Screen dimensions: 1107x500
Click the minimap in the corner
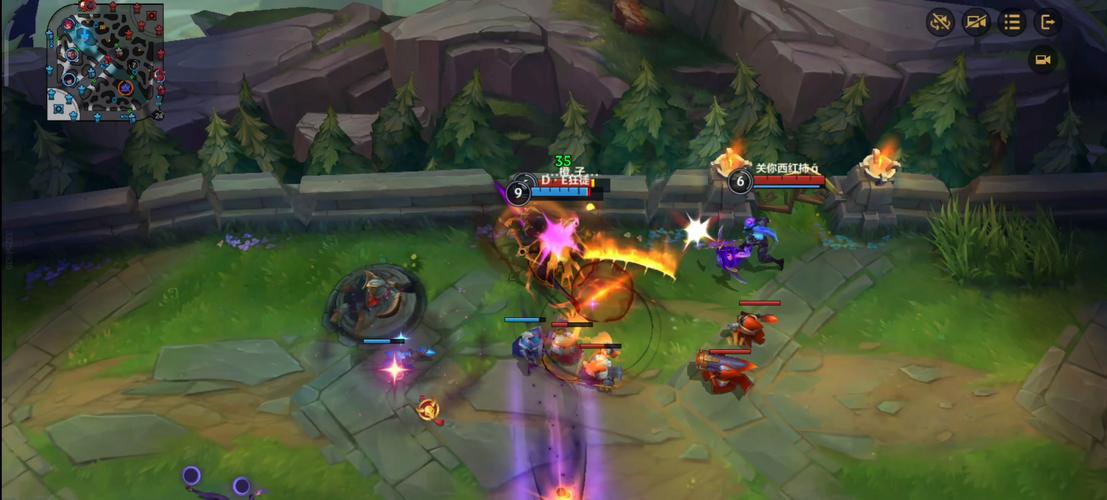105,60
